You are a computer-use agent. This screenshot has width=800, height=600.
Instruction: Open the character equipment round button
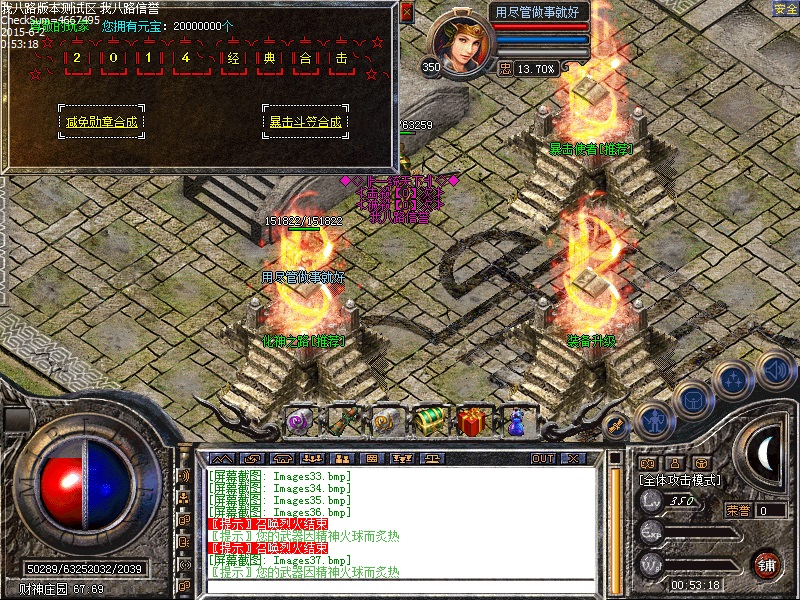click(x=652, y=418)
